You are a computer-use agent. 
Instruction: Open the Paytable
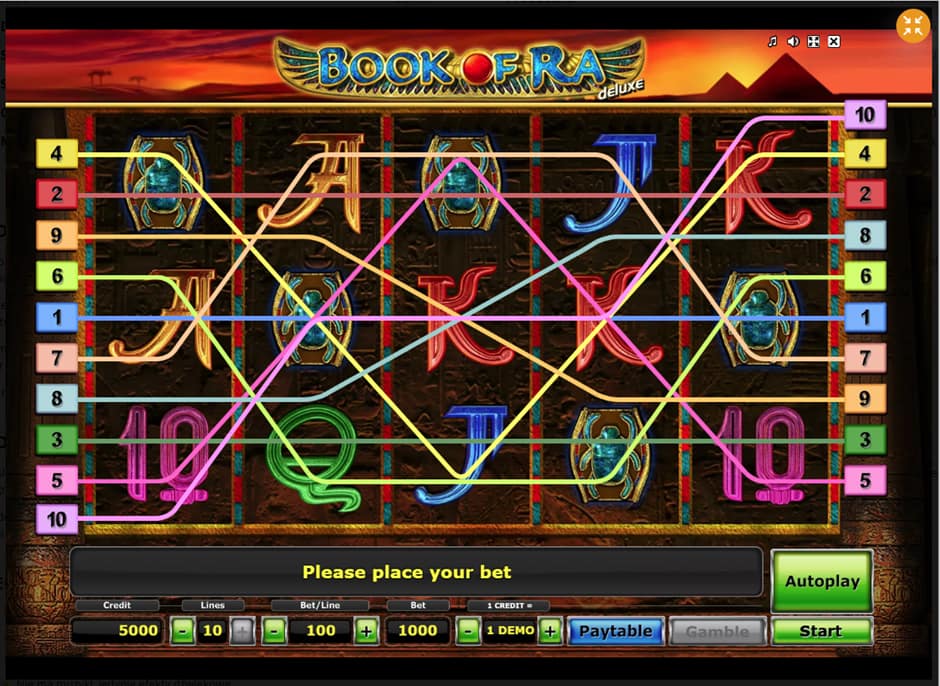coord(615,631)
